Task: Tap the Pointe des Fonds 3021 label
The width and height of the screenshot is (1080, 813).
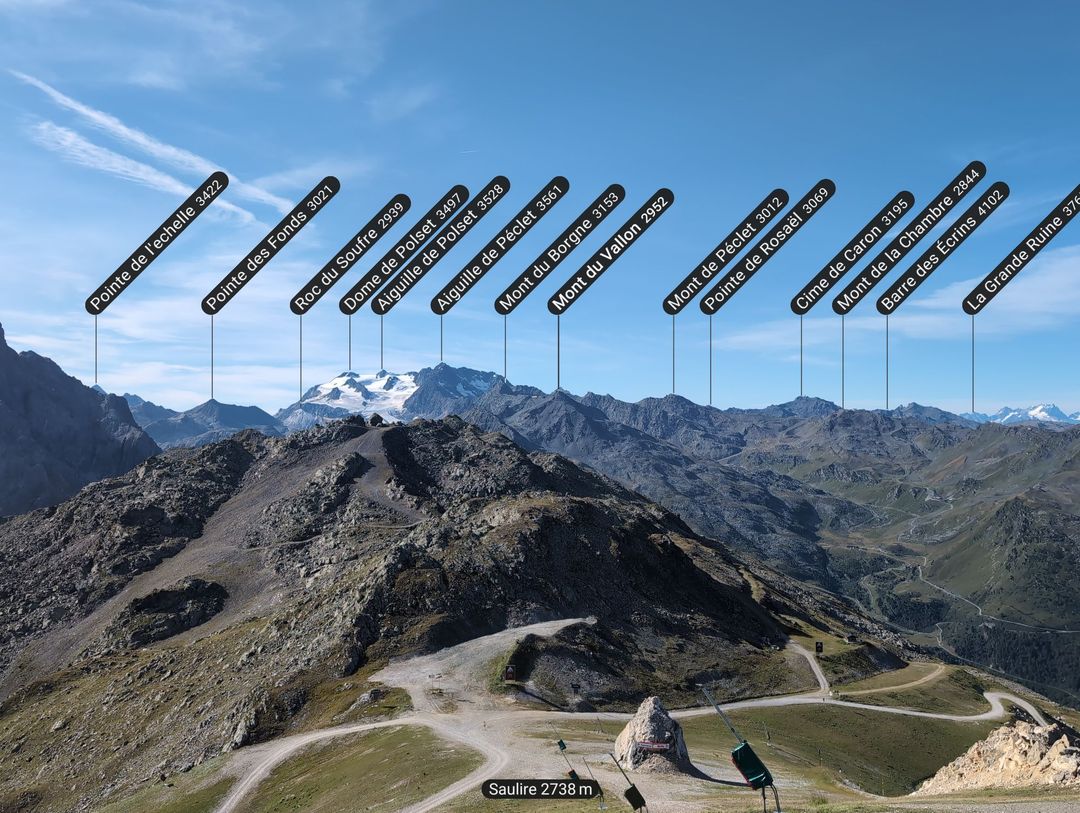Action: click(x=270, y=246)
